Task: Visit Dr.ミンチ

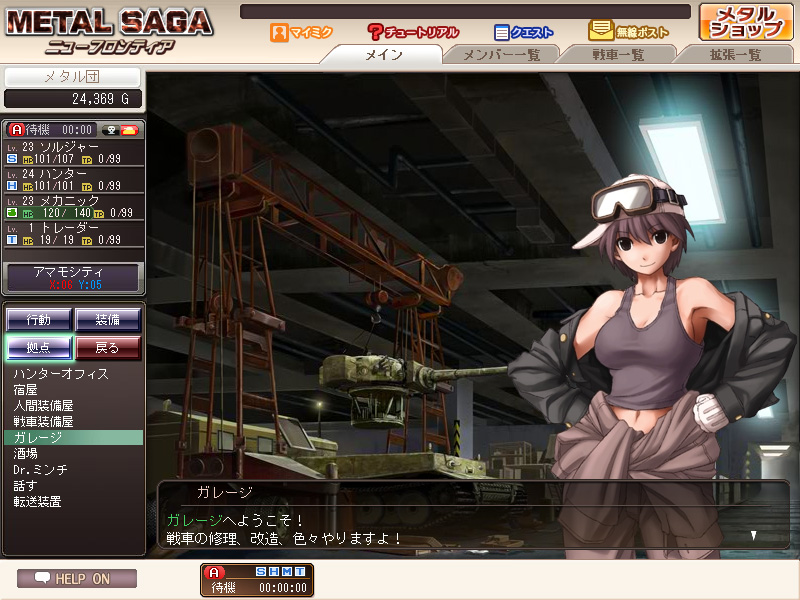Action: pyautogui.click(x=40, y=470)
